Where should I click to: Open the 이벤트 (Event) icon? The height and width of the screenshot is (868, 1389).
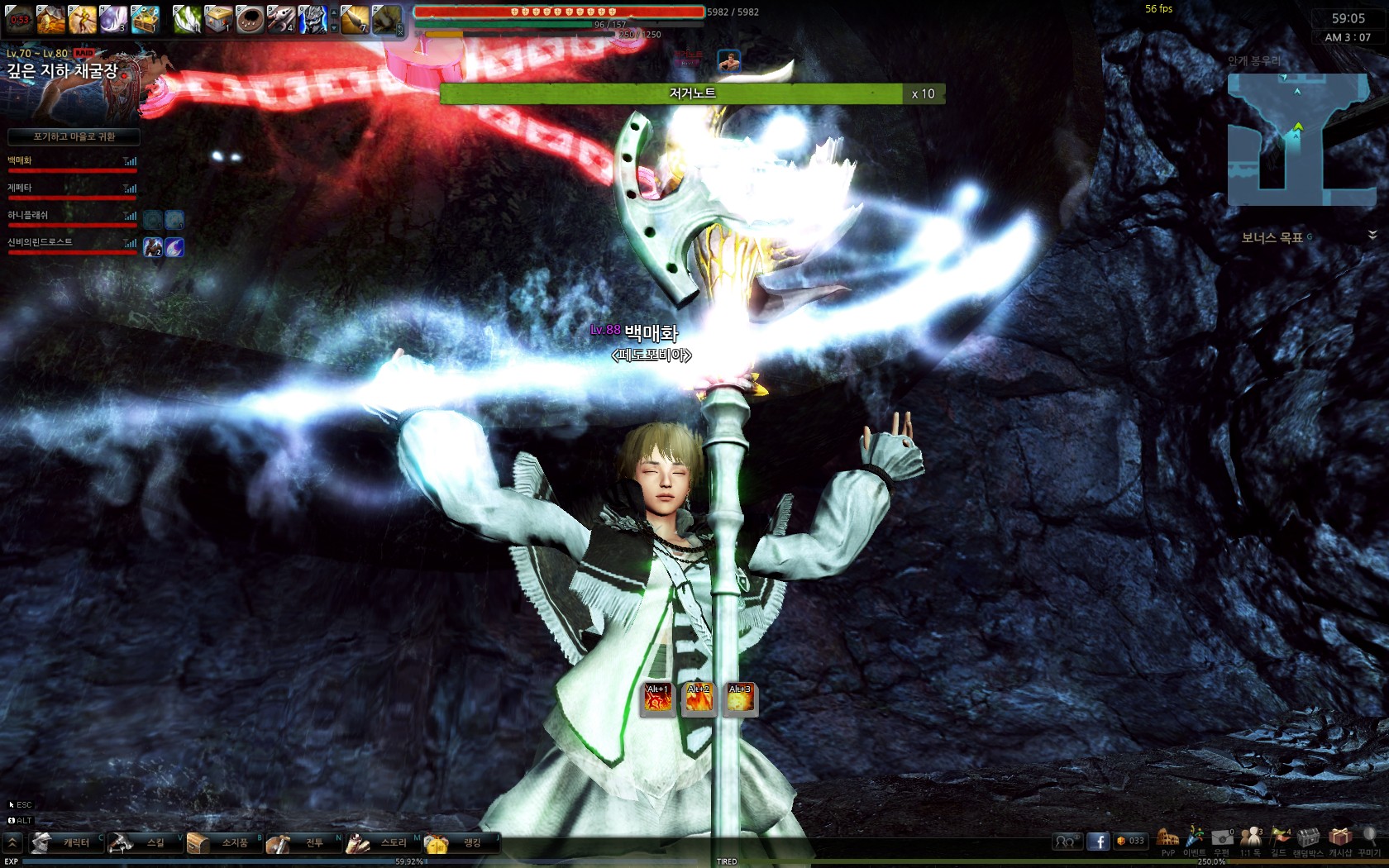click(1195, 838)
